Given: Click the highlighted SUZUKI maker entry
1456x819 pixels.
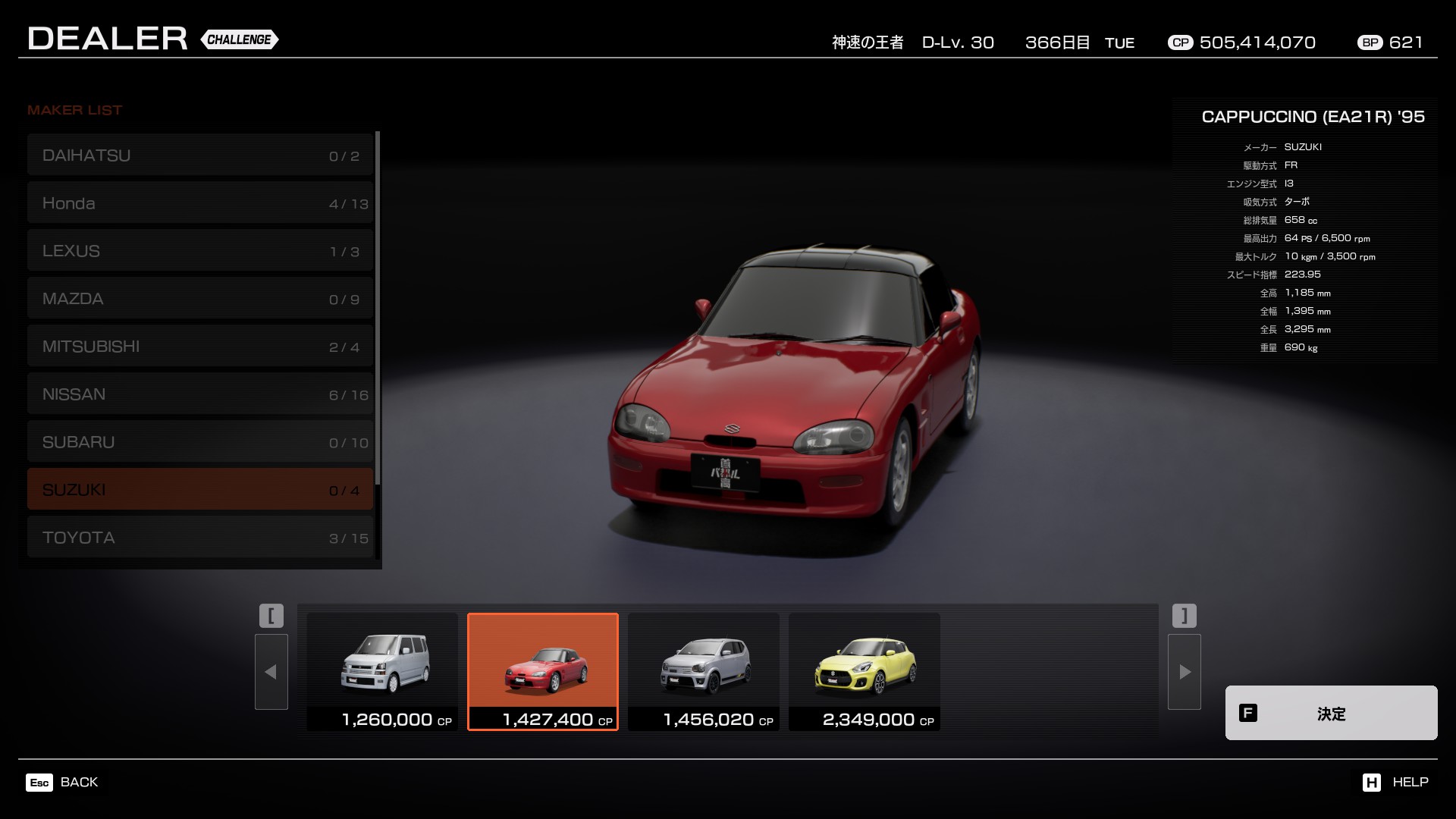Looking at the screenshot, I should point(200,490).
